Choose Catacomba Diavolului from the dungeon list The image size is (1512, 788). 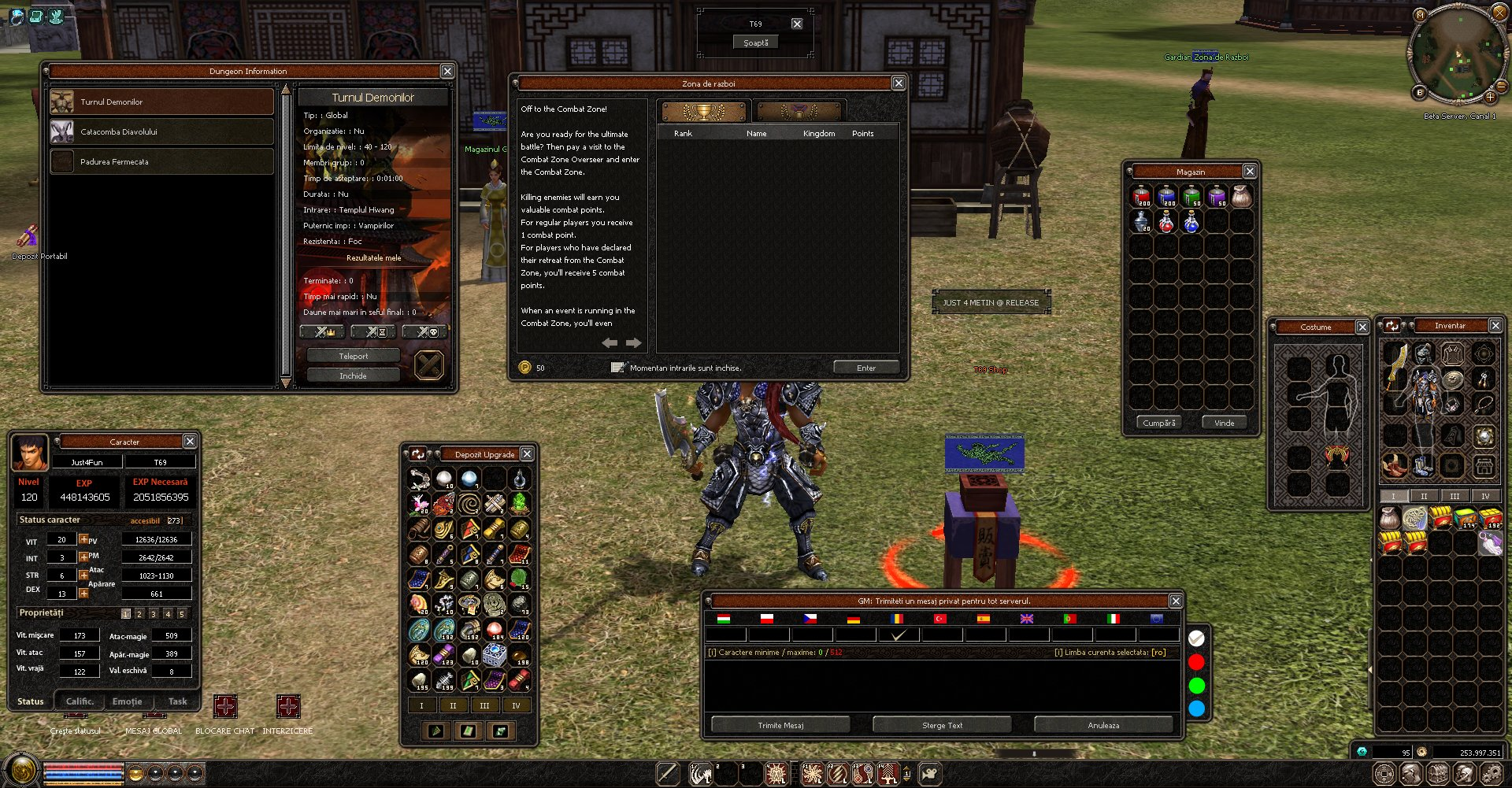(161, 131)
